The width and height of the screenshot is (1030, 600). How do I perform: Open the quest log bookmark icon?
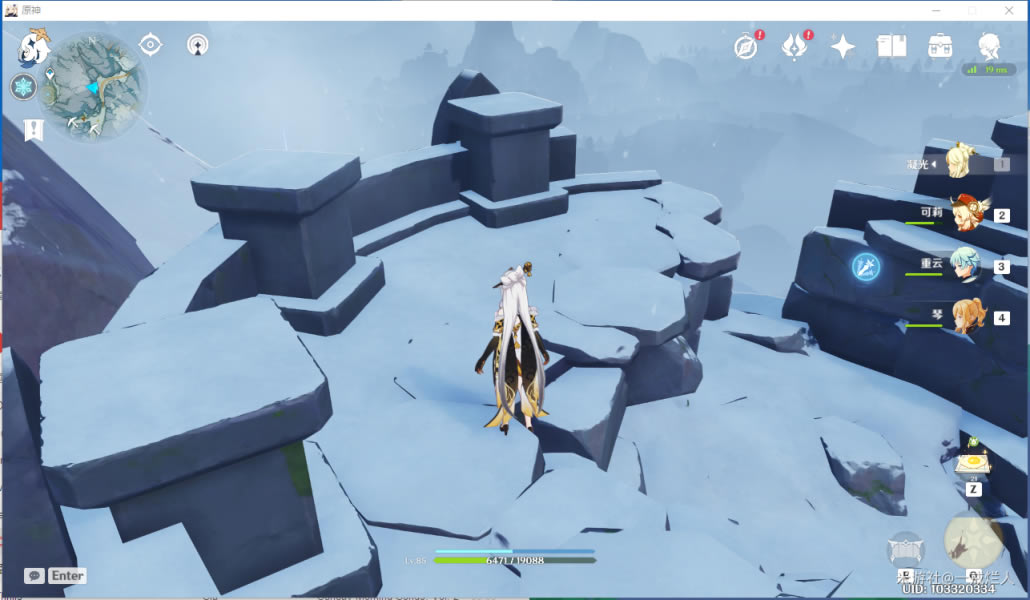coord(34,129)
